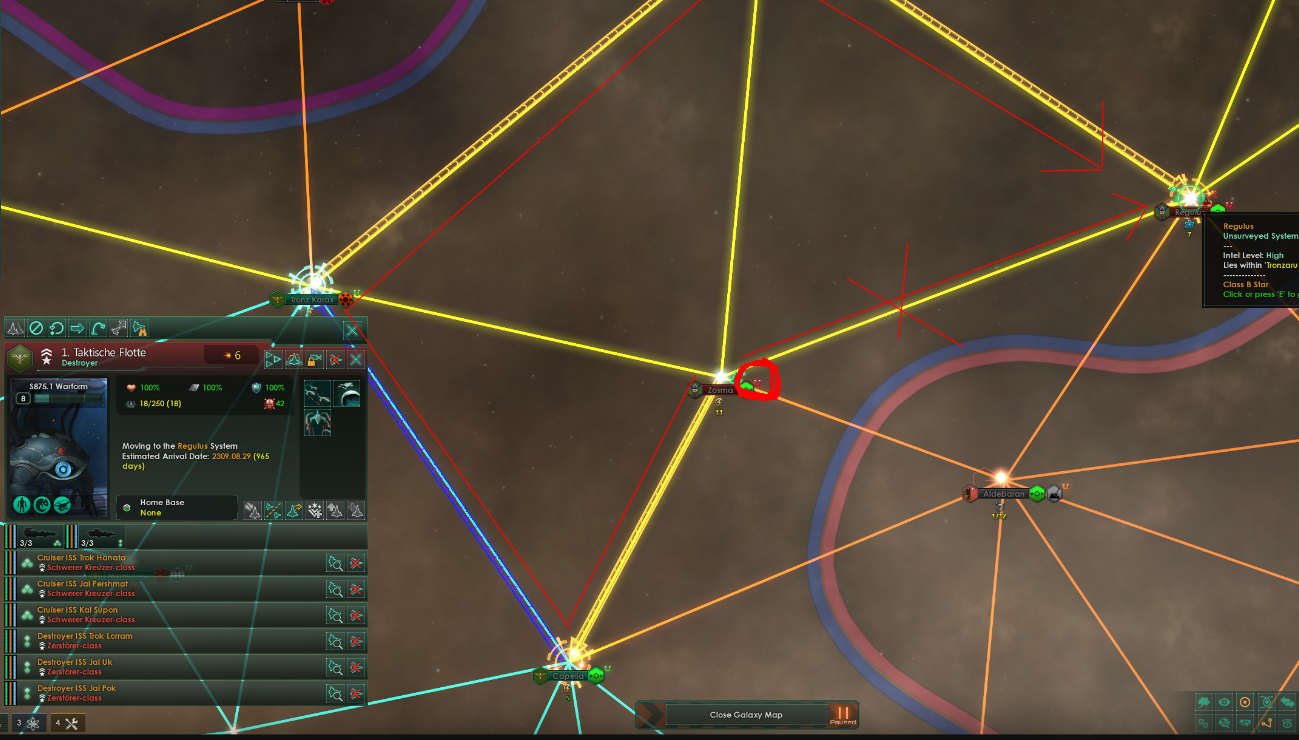The image size is (1299, 740).
Task: Disband the fleet with the red X icon
Action: pyautogui.click(x=334, y=358)
